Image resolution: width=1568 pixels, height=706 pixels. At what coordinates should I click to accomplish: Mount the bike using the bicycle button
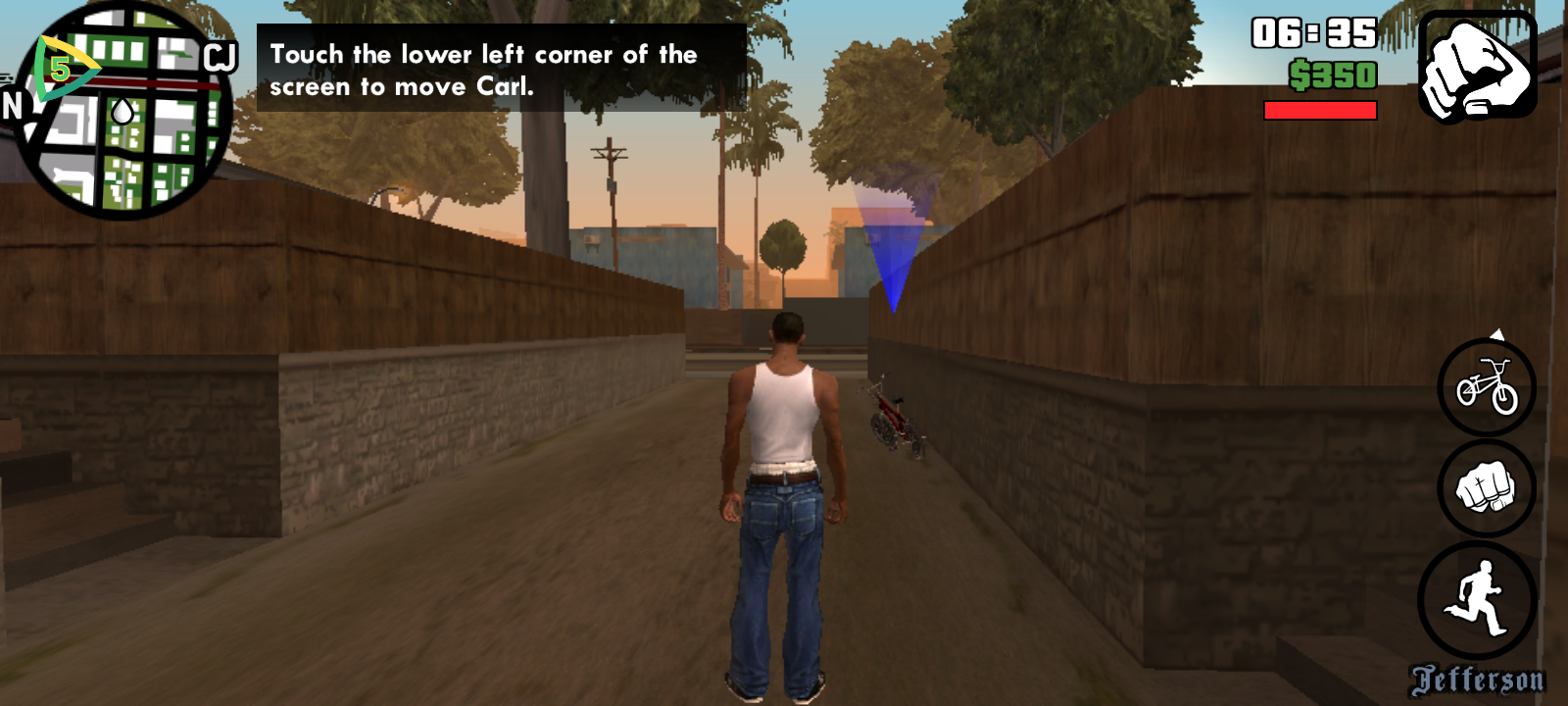pos(1487,386)
